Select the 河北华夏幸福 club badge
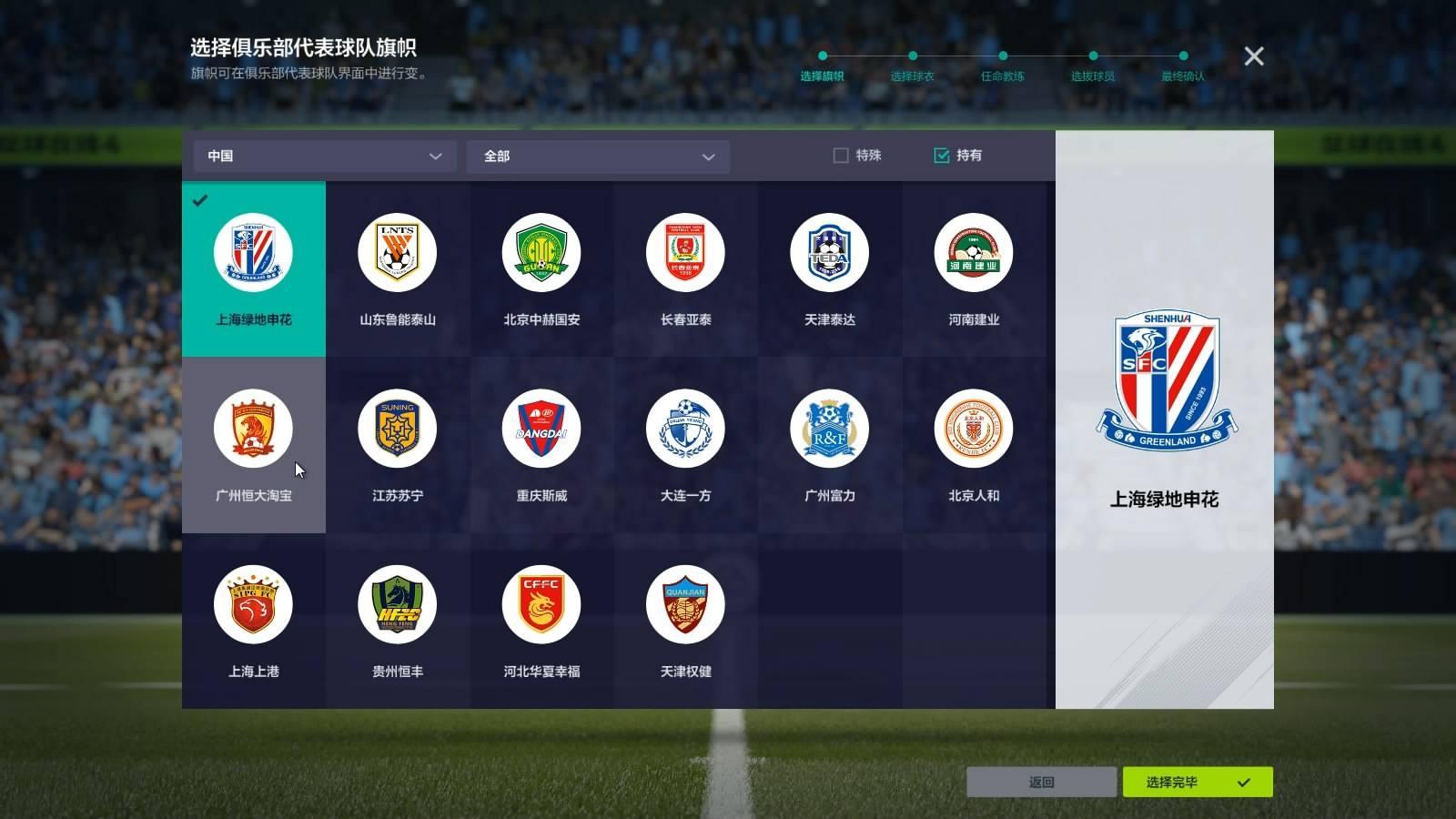This screenshot has width=1456, height=819. (x=540, y=603)
